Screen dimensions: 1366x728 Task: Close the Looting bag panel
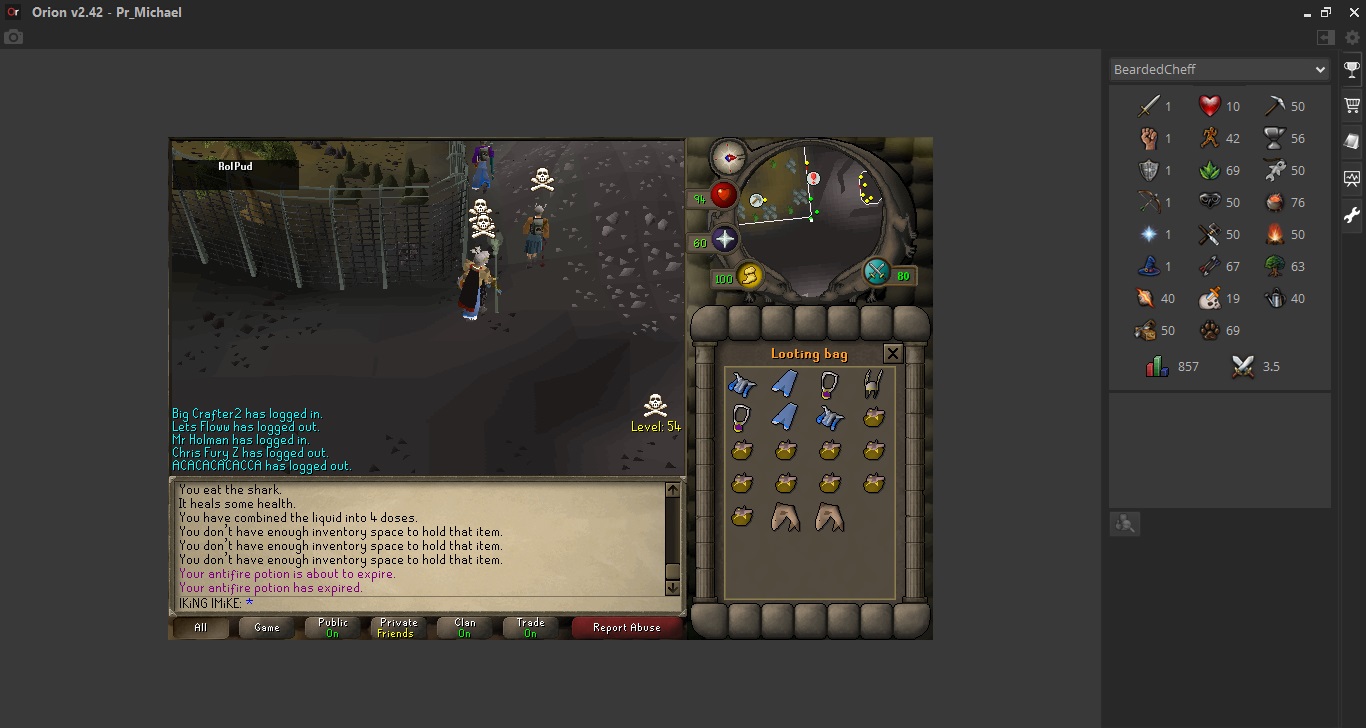click(x=892, y=353)
